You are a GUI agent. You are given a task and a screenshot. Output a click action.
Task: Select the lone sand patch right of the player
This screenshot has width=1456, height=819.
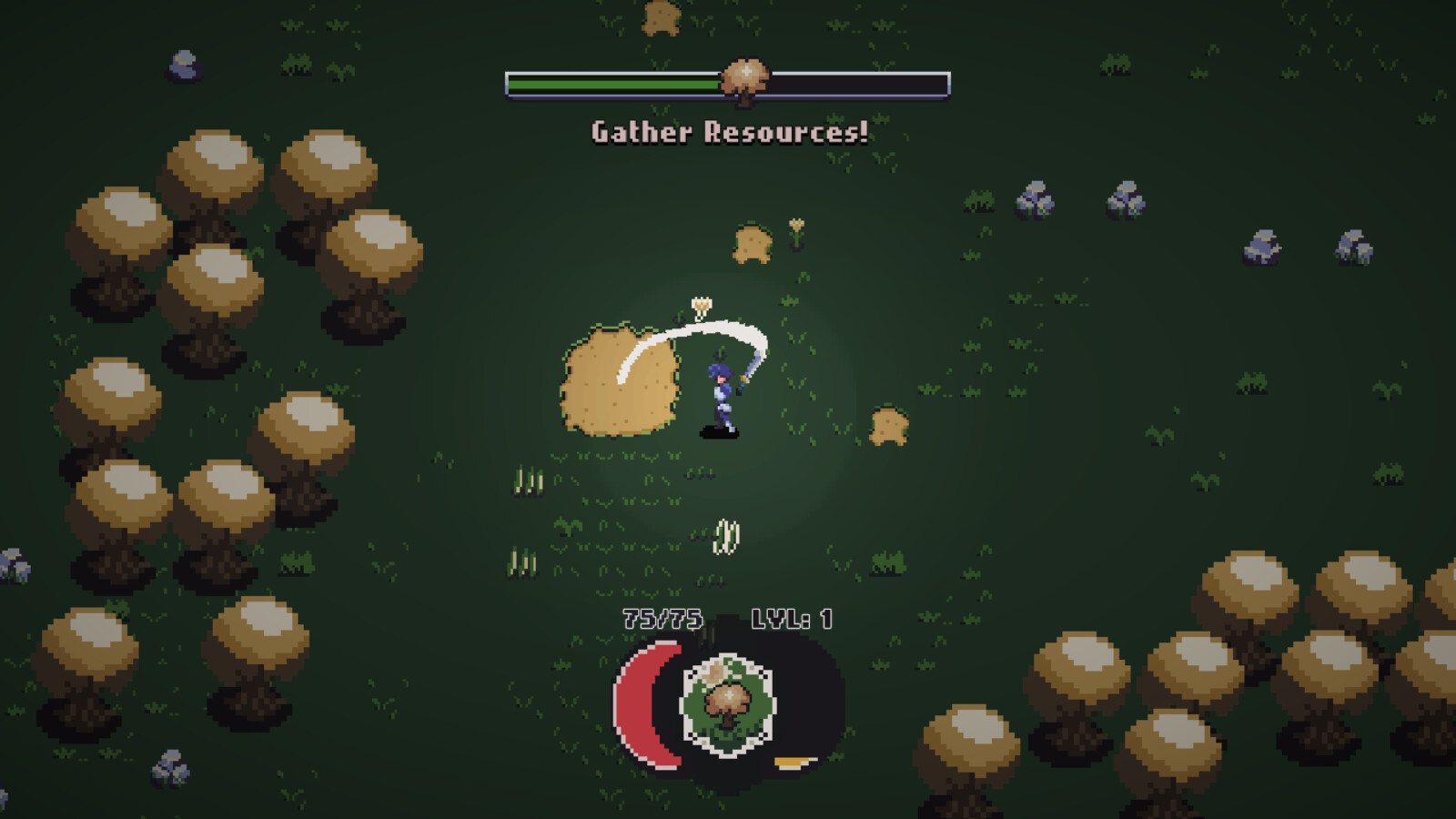(890, 424)
